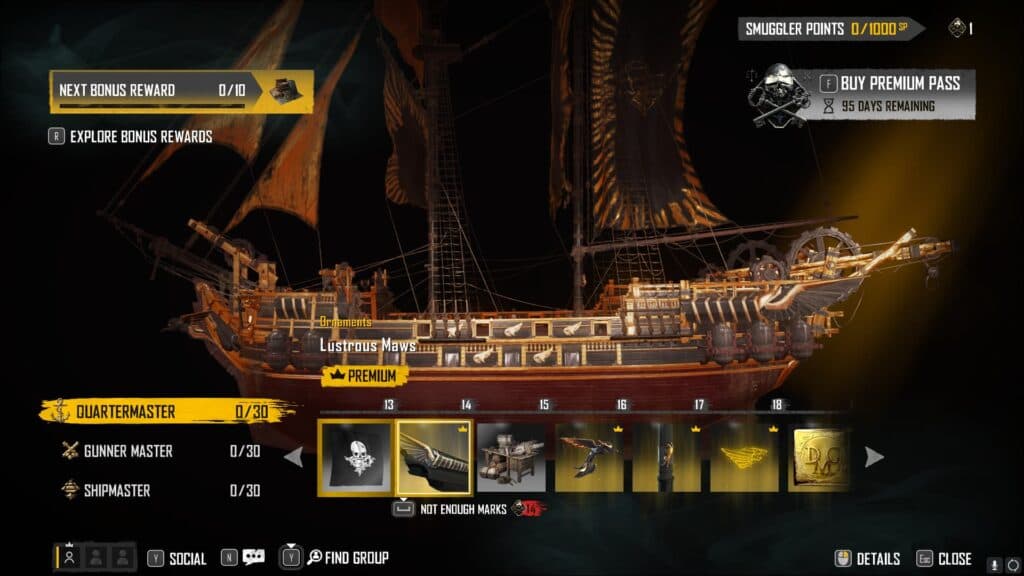Show next rewards with right arrow
This screenshot has width=1024, height=576.
click(x=874, y=457)
